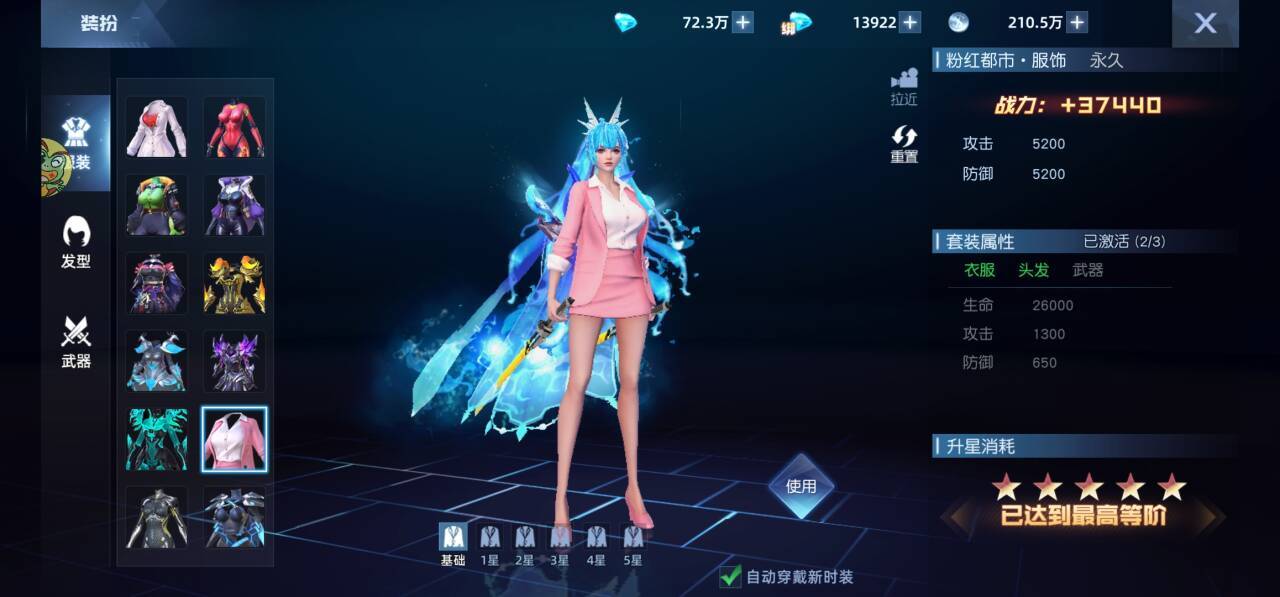Preview the 基础 base star stage
The height and width of the screenshot is (597, 1280).
[453, 544]
